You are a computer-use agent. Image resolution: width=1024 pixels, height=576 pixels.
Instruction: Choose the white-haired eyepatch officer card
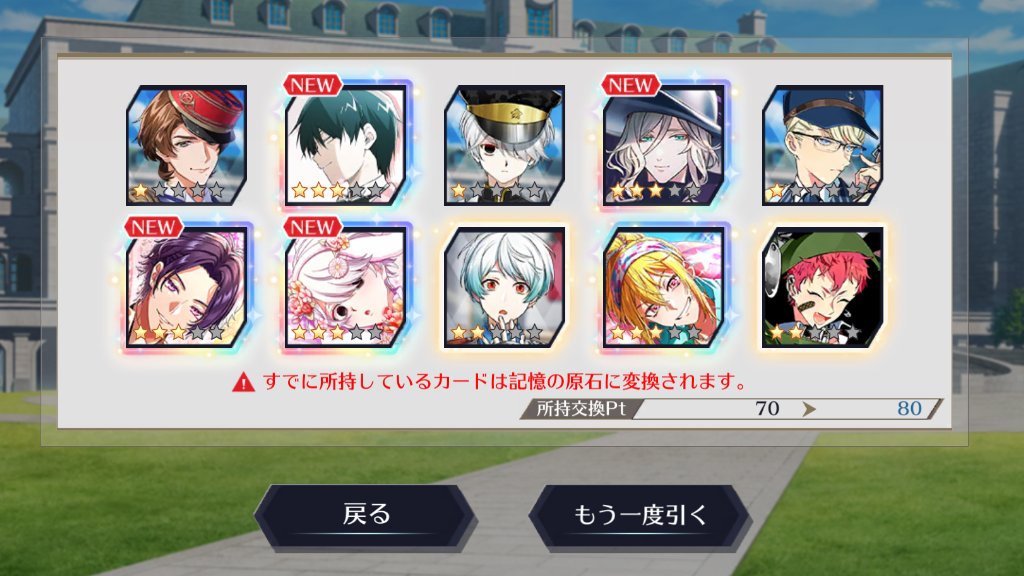505,145
